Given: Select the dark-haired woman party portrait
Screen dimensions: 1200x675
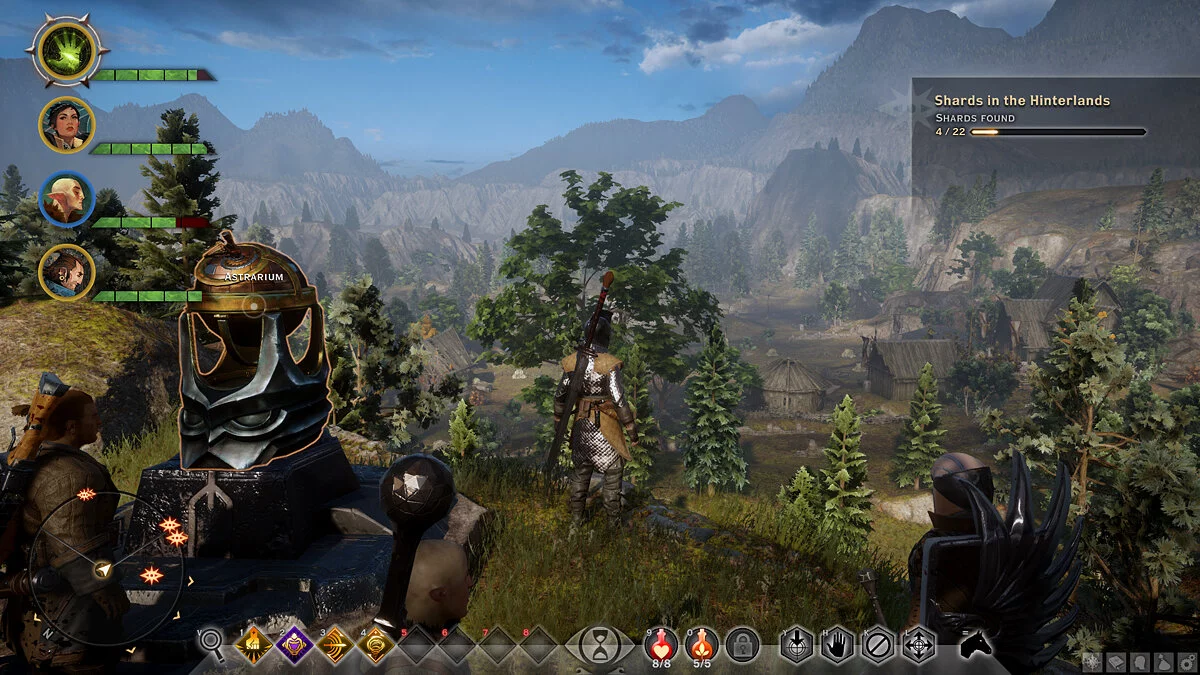Looking at the screenshot, I should (67, 125).
